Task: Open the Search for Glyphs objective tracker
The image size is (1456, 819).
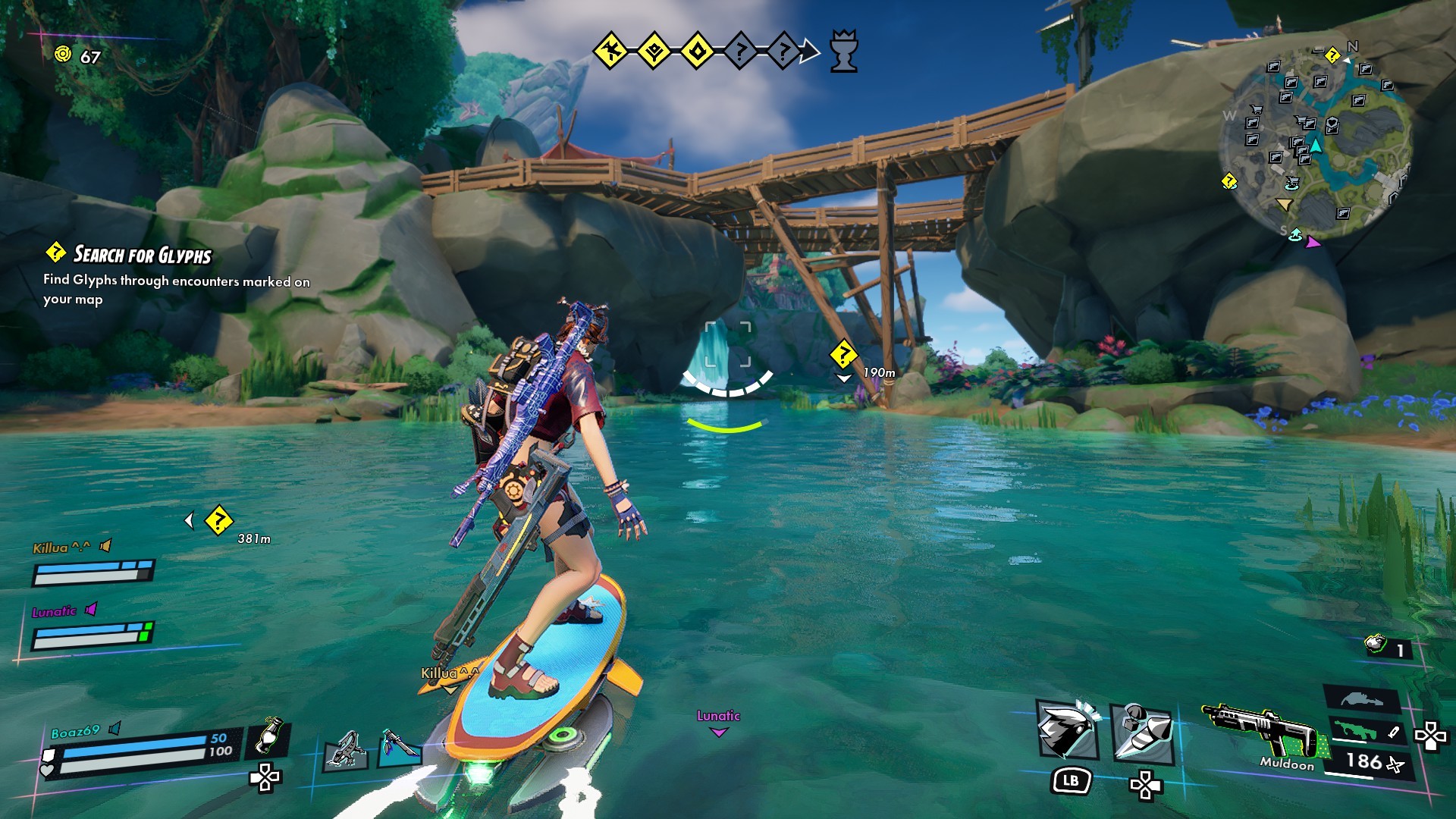Action: click(x=143, y=255)
